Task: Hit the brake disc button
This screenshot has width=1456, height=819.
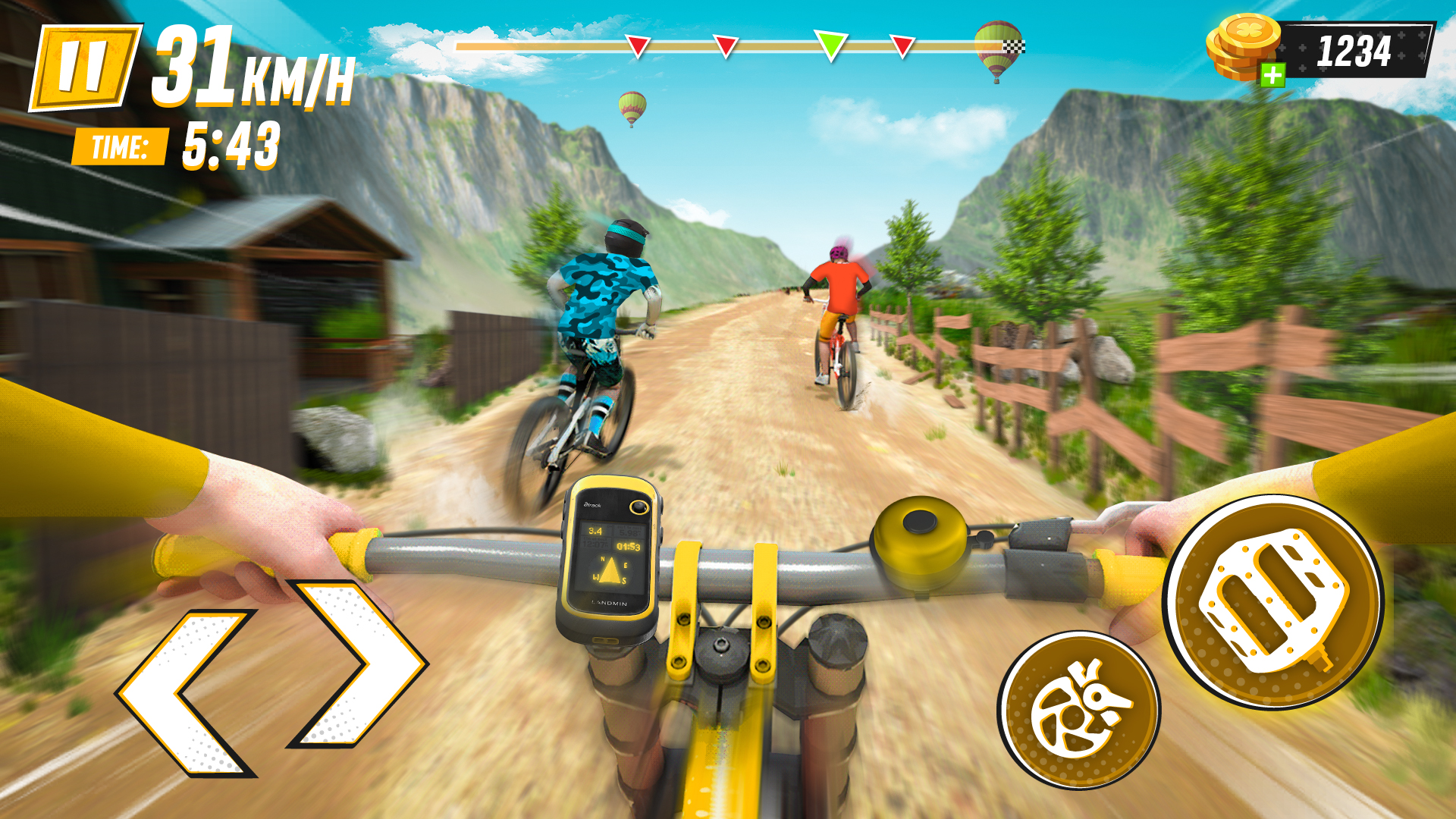Action: [1078, 711]
